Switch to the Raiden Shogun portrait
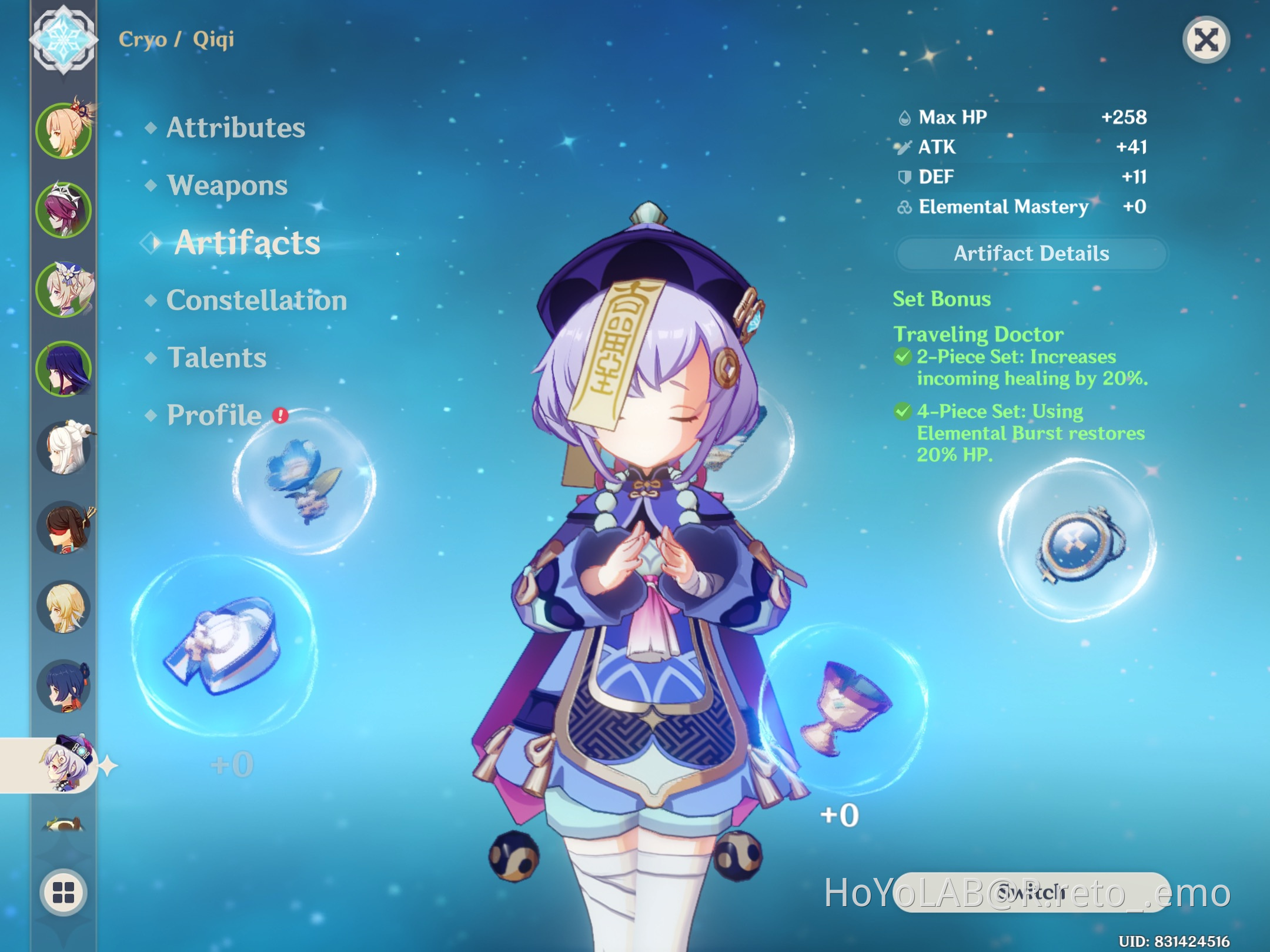The height and width of the screenshot is (952, 1270). 65,363
